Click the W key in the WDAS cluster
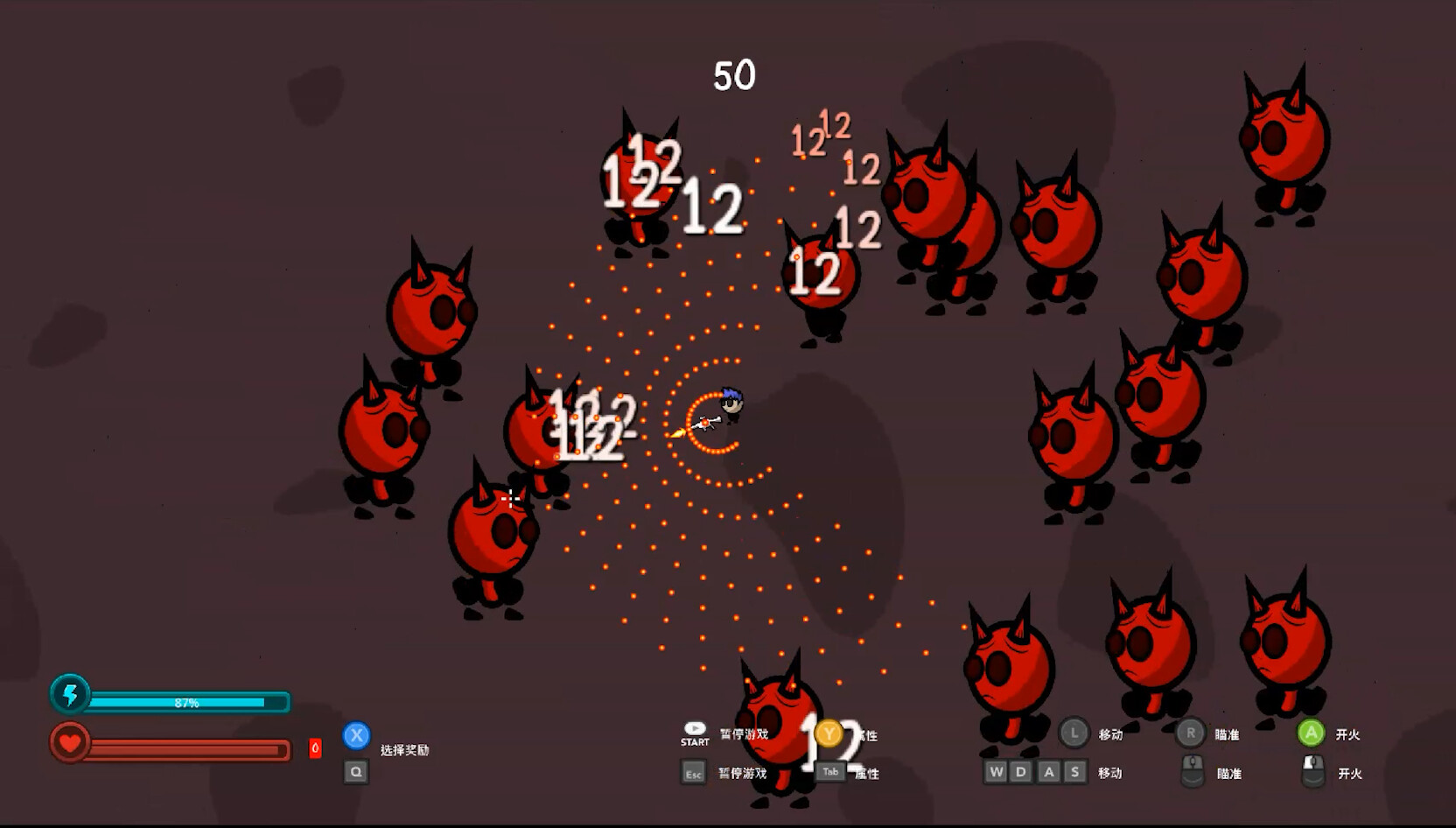 tap(995, 771)
